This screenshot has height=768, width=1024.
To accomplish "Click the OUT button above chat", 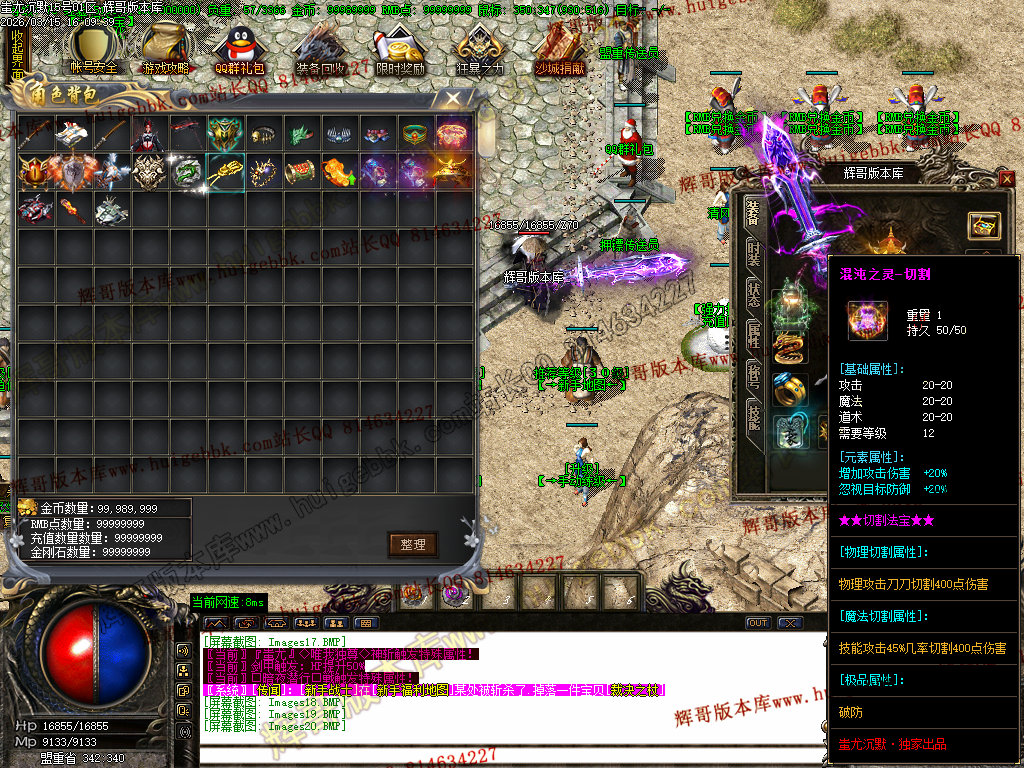I will click(x=758, y=623).
